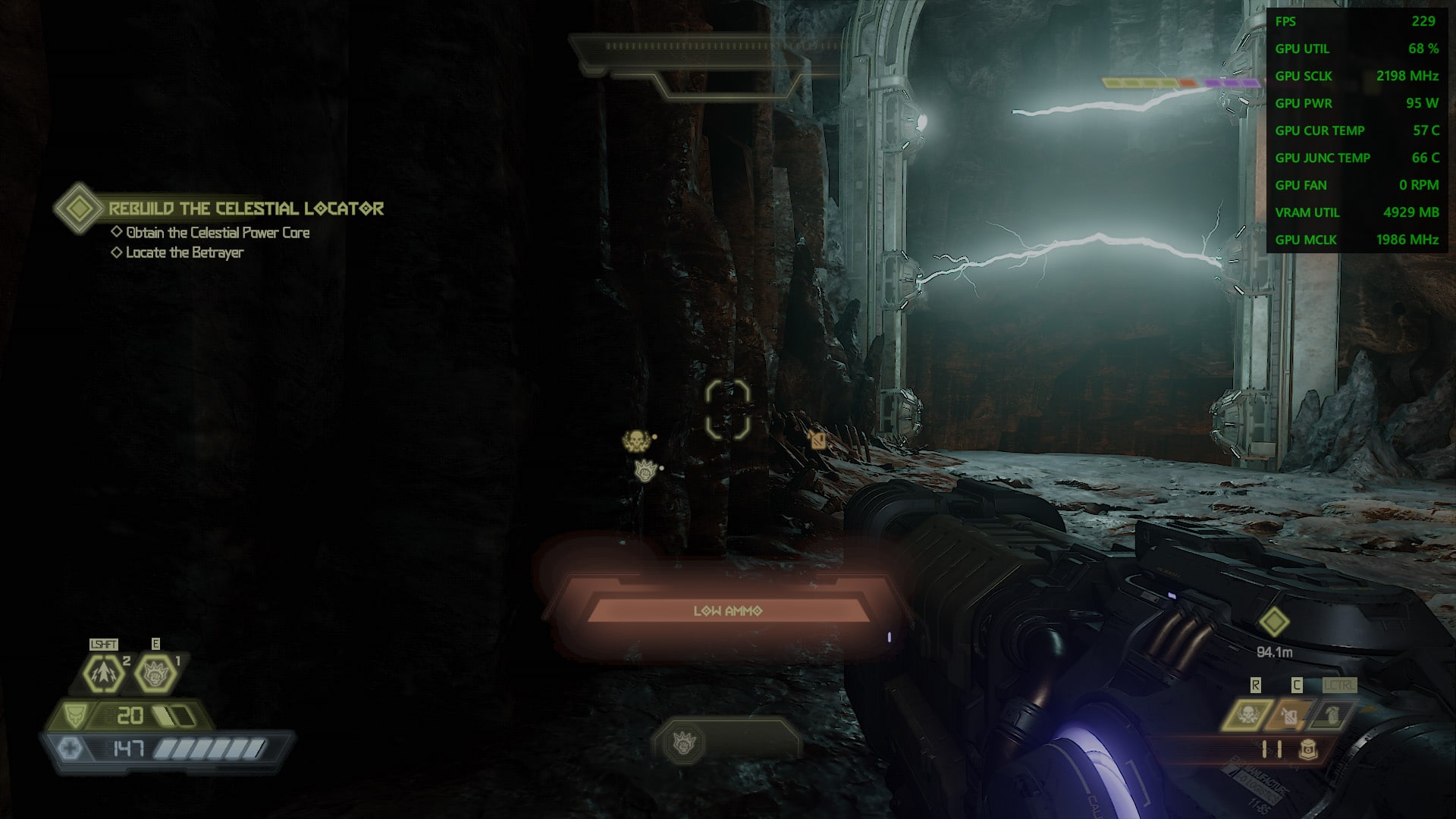The height and width of the screenshot is (819, 1456).
Task: Select the objective waypoint diamond marker
Action: pyautogui.click(x=1274, y=623)
